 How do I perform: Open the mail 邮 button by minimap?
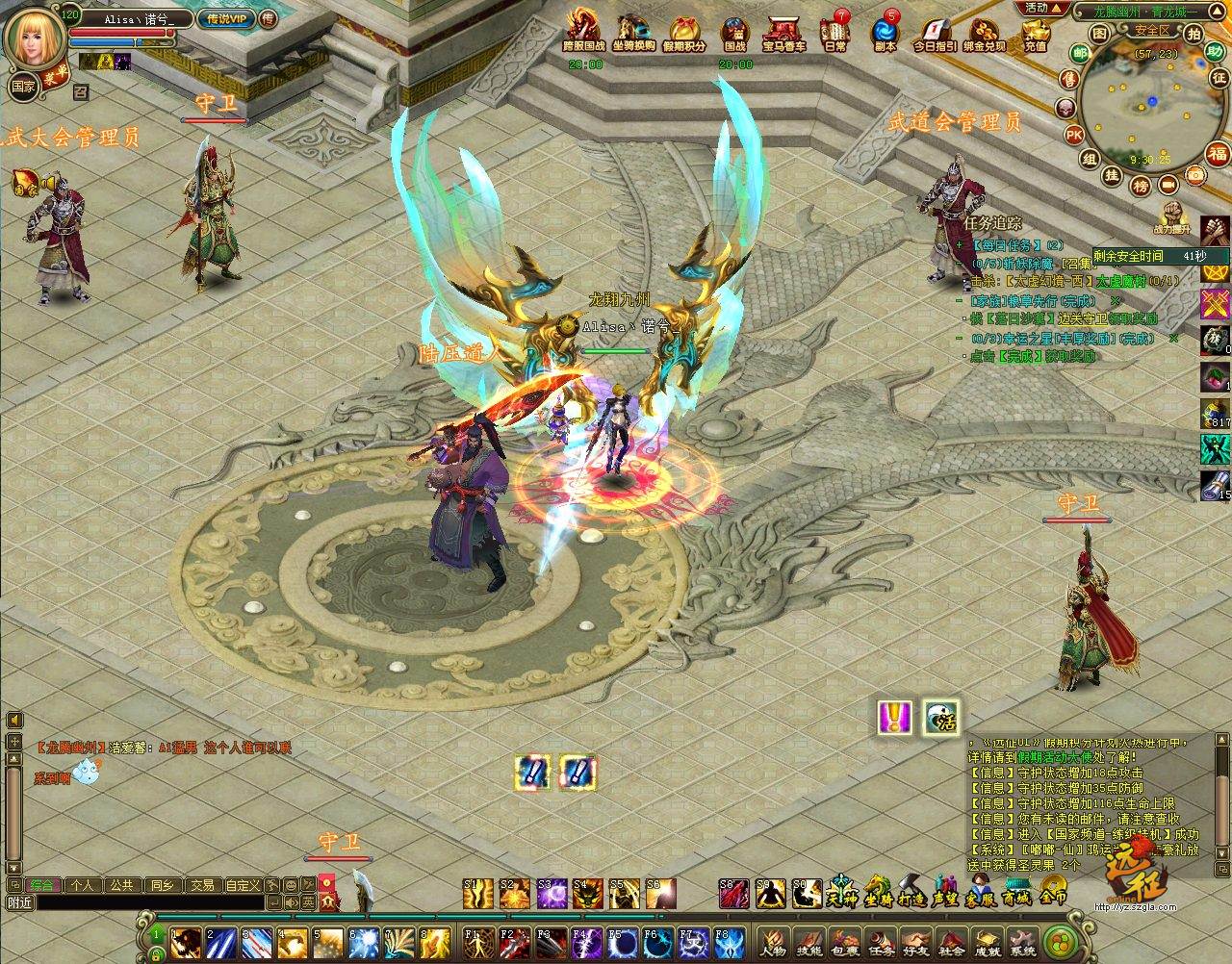(x=1080, y=53)
